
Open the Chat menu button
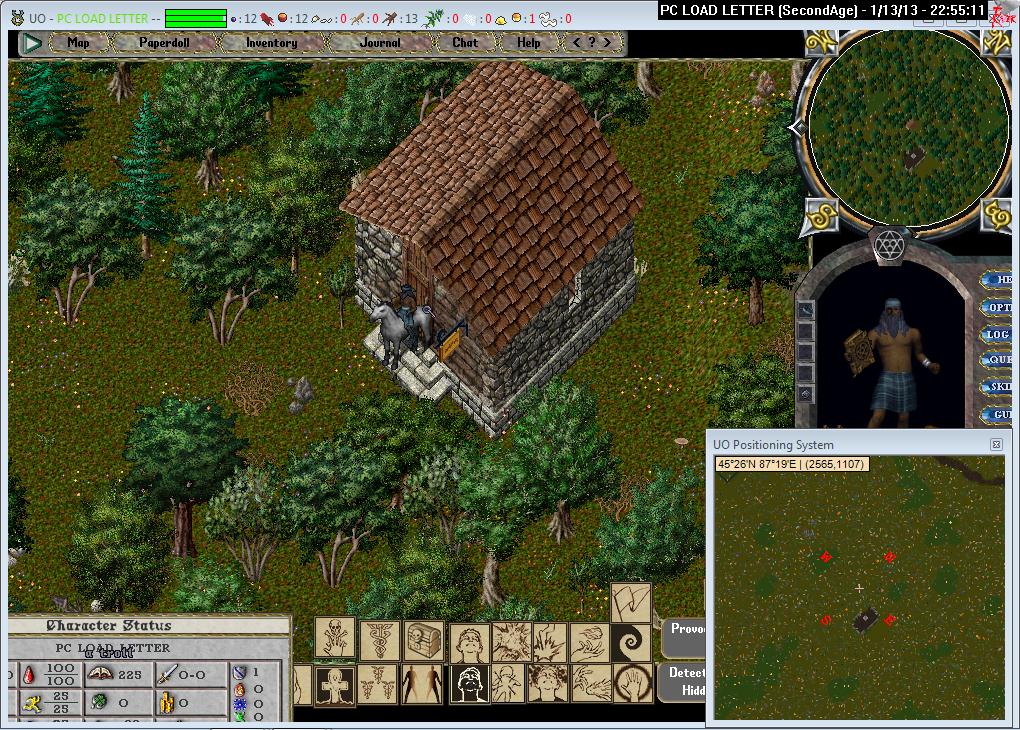[x=465, y=43]
